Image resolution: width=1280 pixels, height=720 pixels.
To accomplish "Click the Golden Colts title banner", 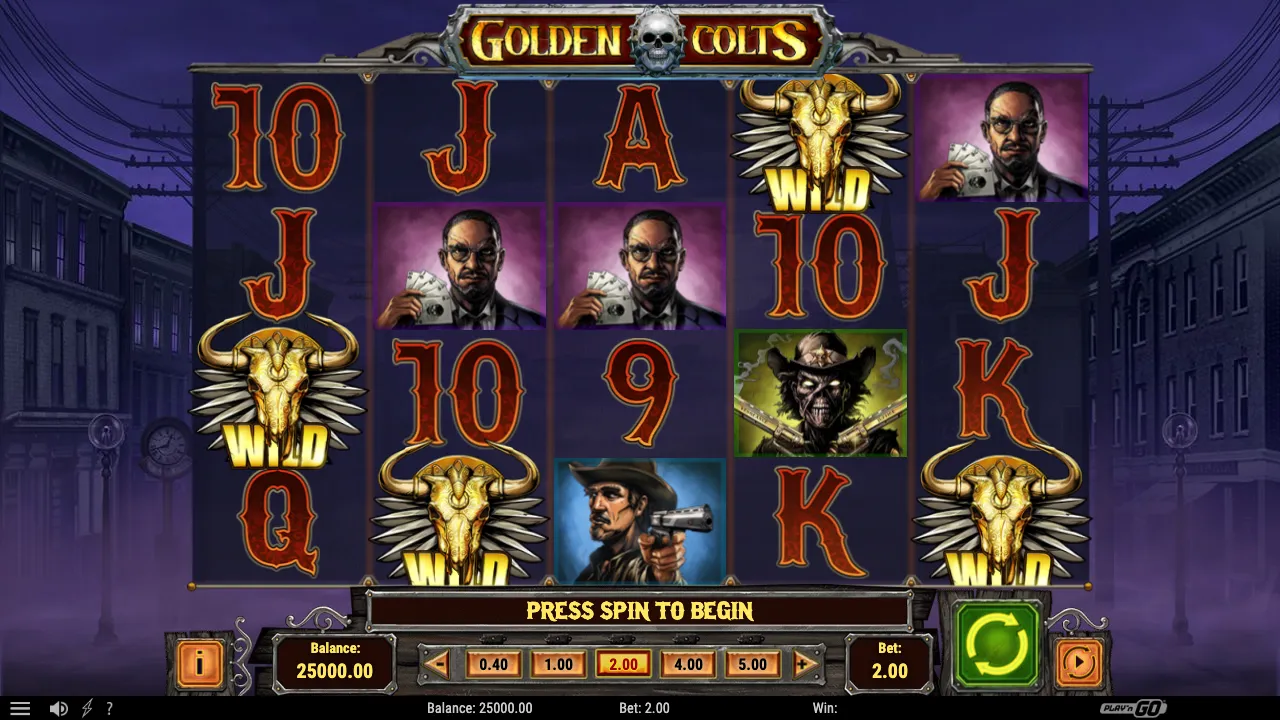I will (640, 38).
